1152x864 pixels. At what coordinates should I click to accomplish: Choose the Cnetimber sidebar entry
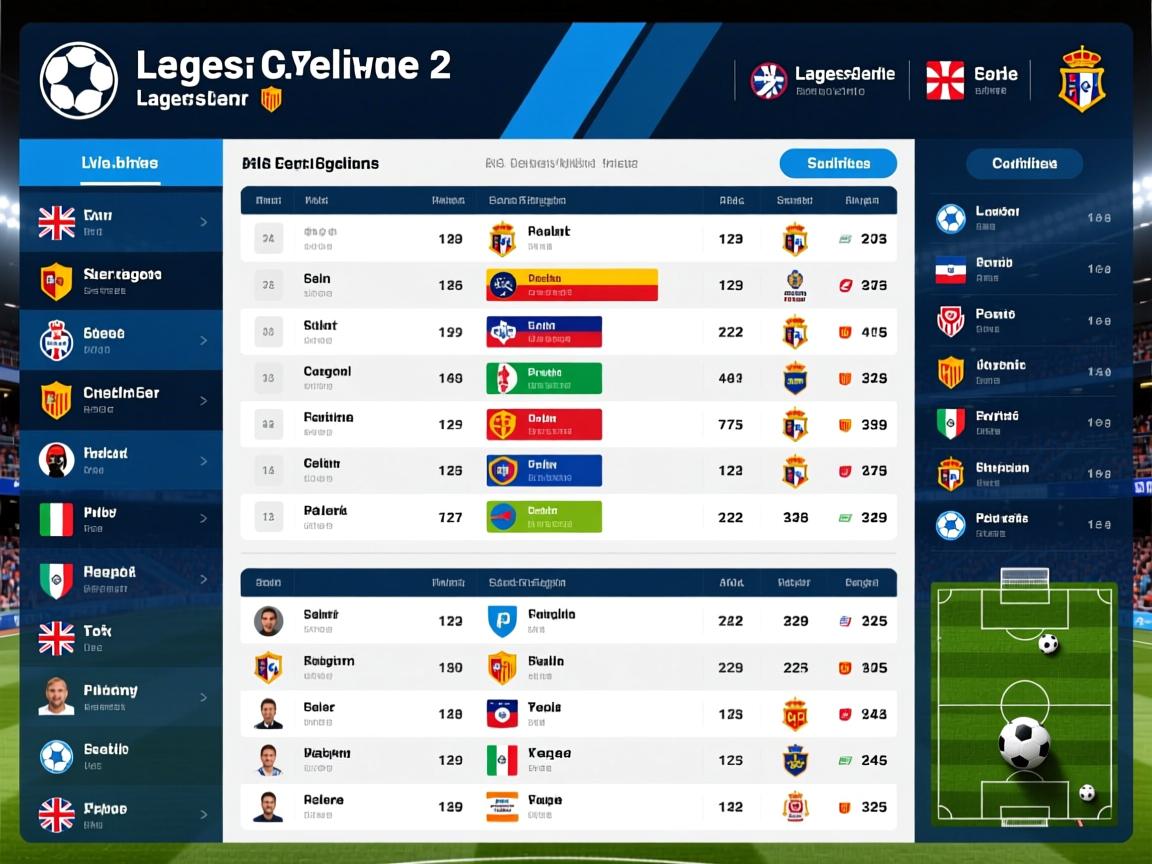[x=121, y=400]
